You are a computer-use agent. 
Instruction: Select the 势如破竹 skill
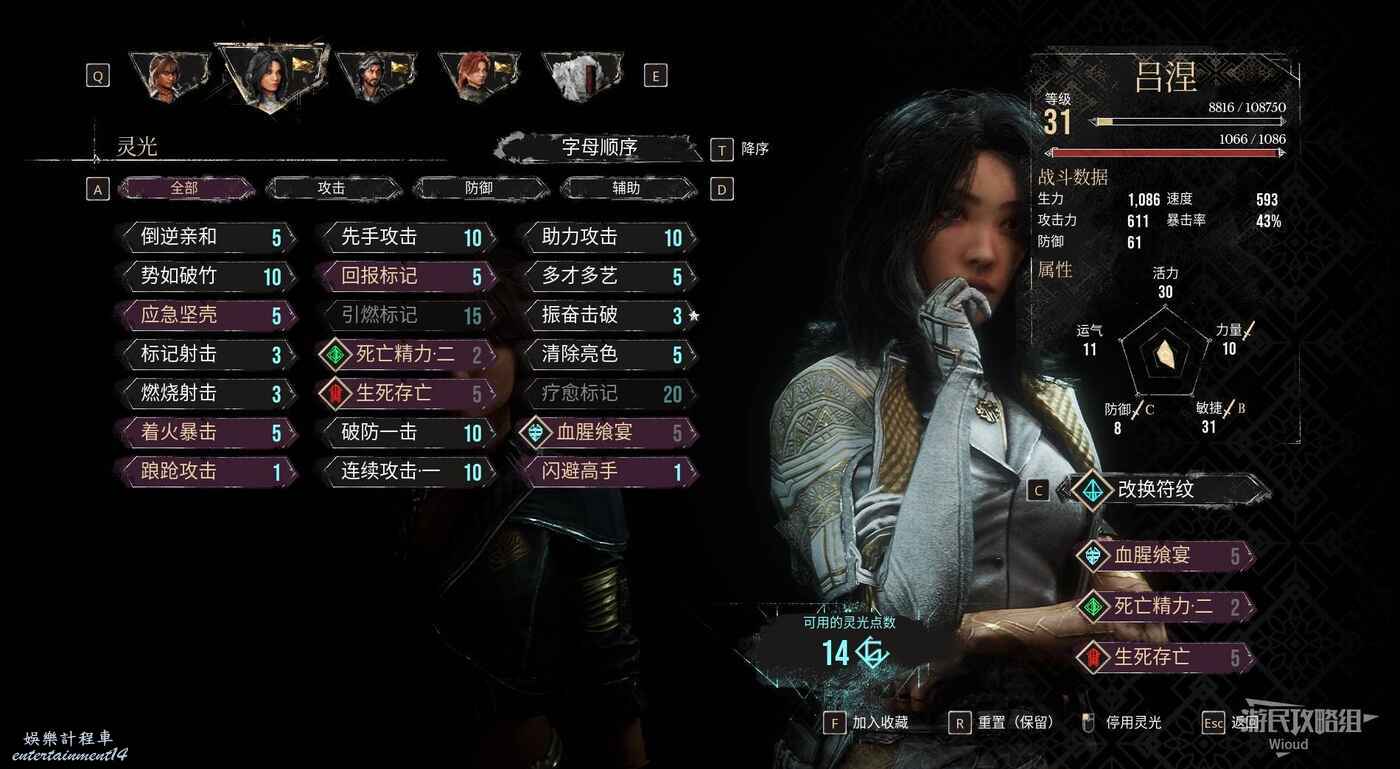click(x=208, y=276)
